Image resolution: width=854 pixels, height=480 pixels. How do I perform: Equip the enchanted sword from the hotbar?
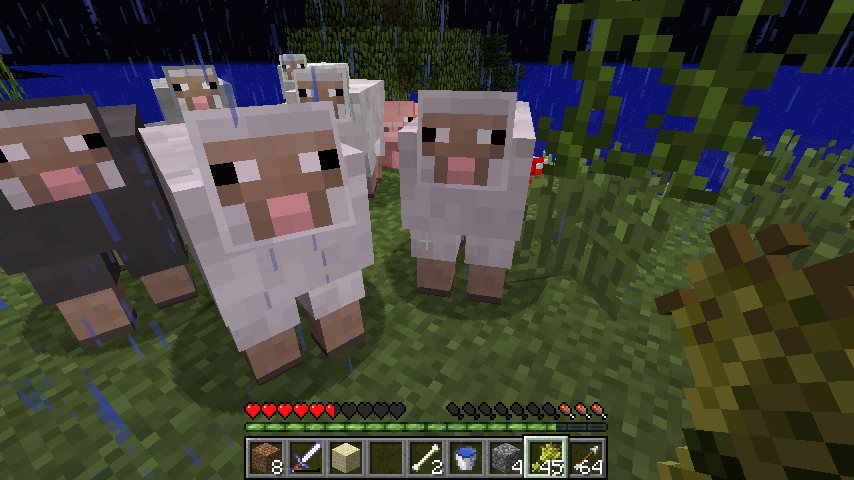click(304, 459)
